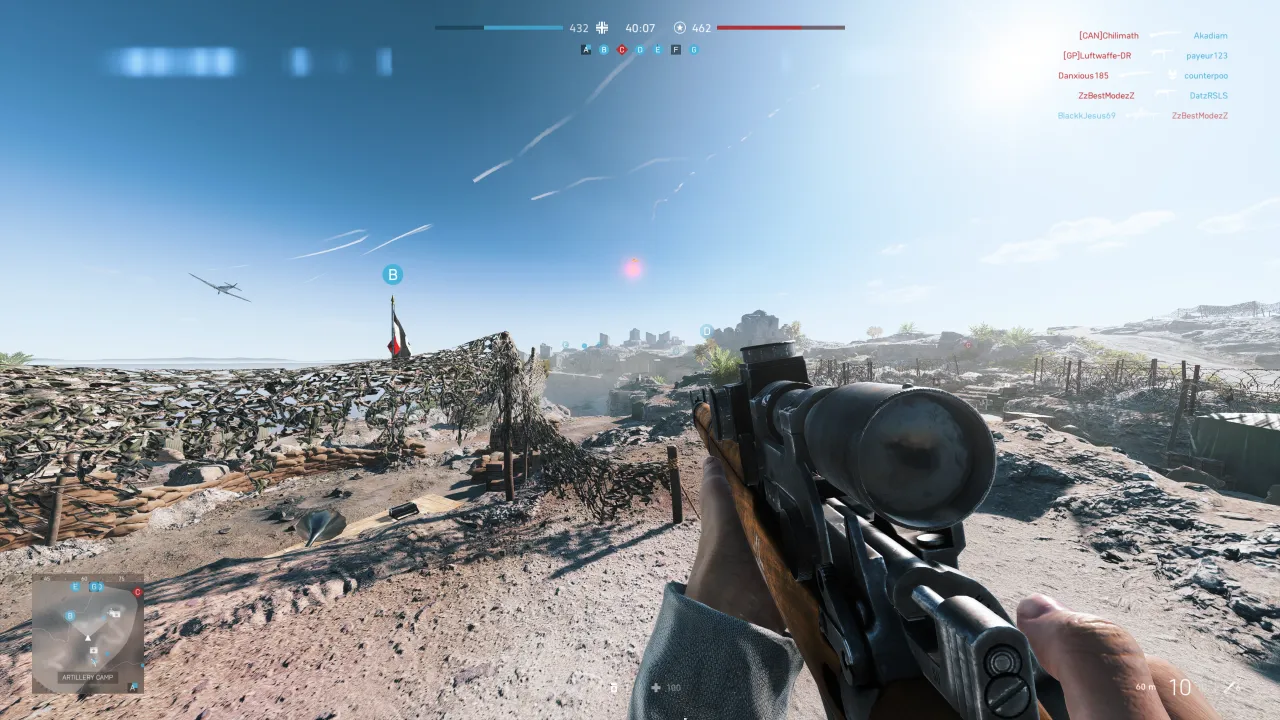Select objective marker A in the top bar

(586, 49)
